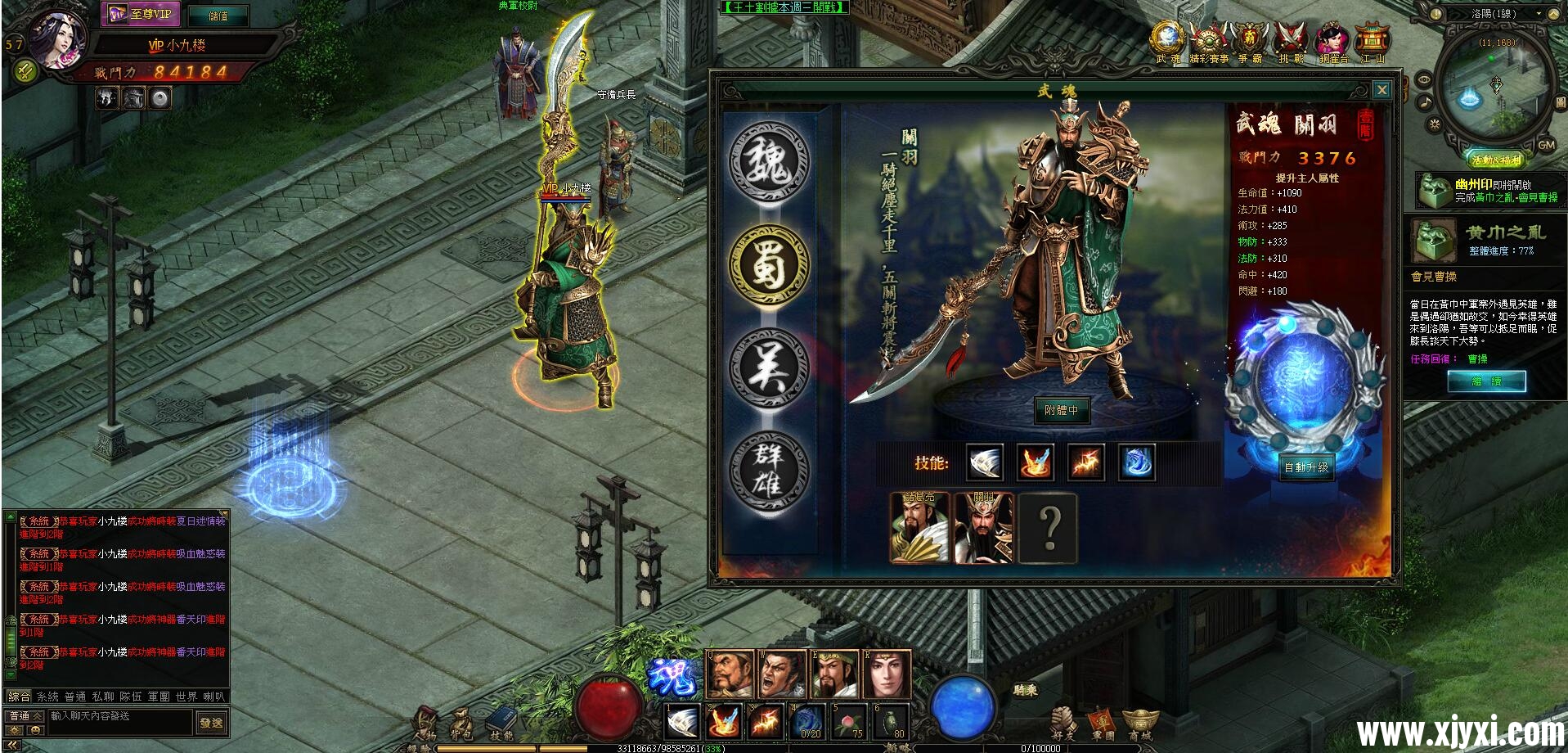Click the 活動&福利 button below minimap
1568x753 pixels.
1496,160
